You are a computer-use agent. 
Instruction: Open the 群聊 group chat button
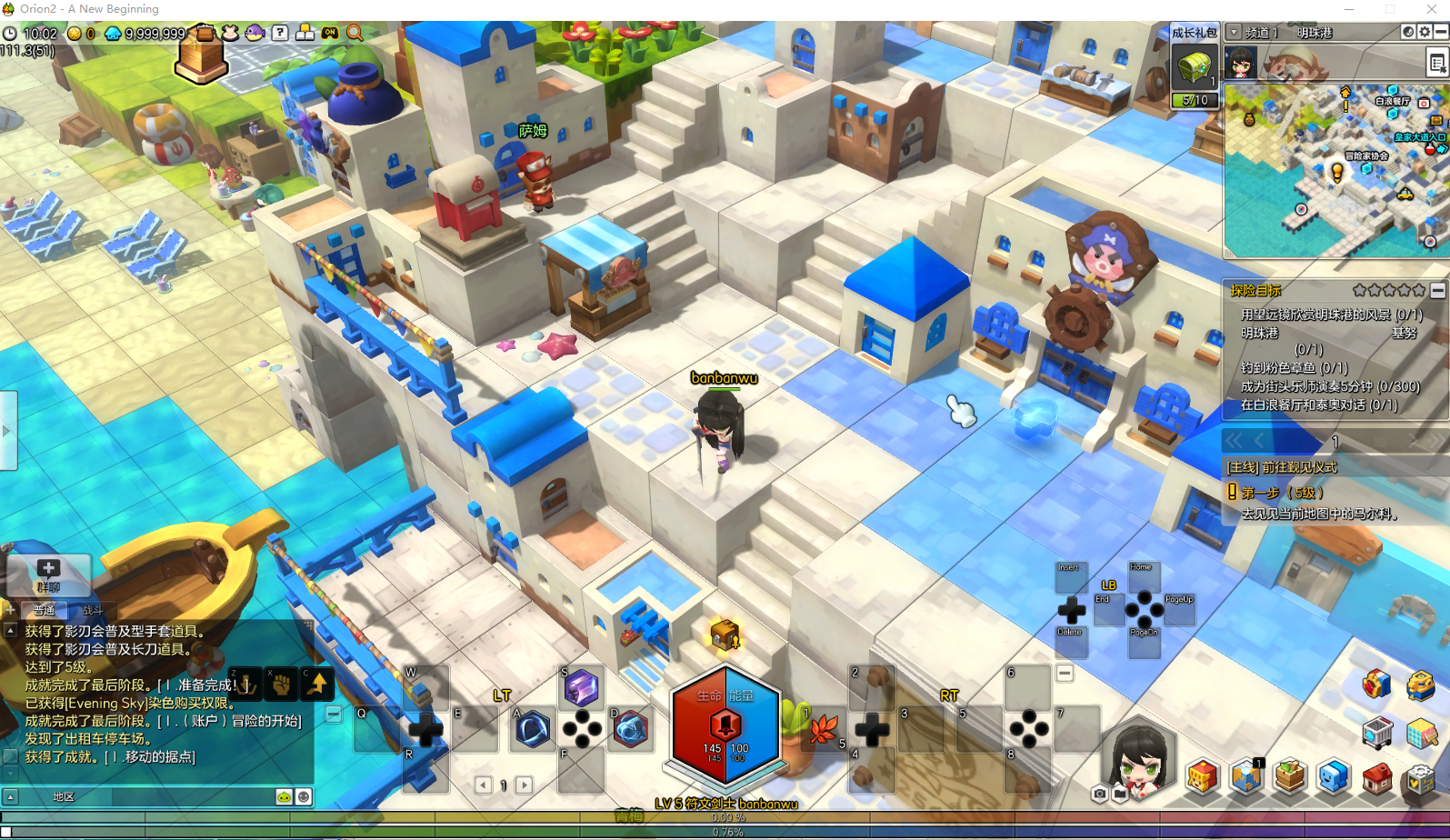[48, 575]
